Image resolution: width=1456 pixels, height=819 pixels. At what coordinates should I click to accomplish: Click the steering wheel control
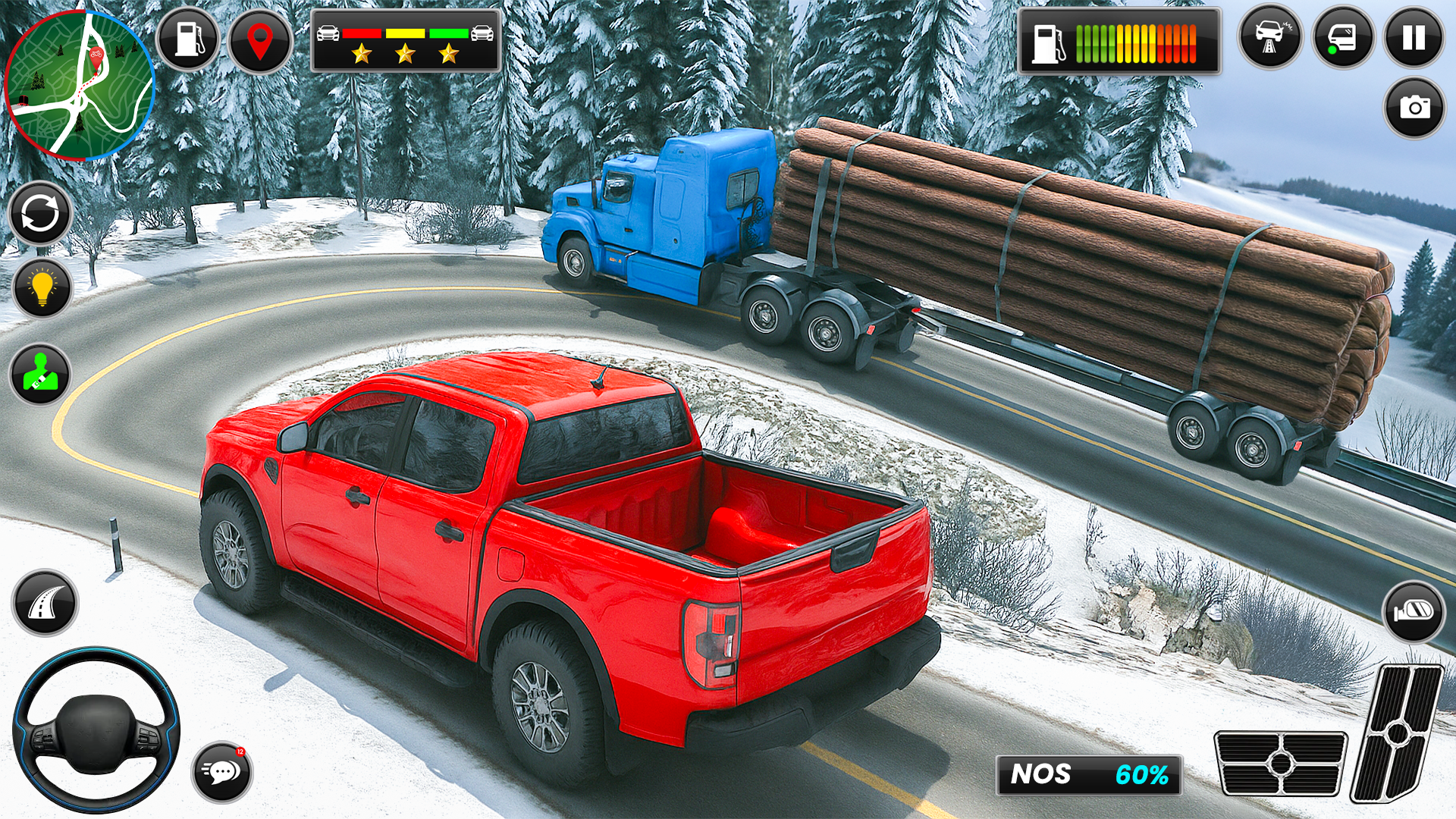click(x=96, y=730)
